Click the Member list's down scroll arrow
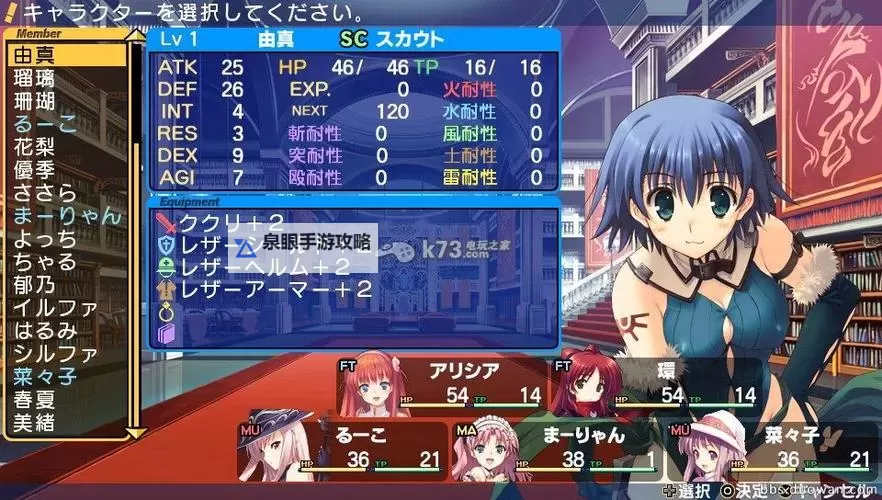 [137, 431]
